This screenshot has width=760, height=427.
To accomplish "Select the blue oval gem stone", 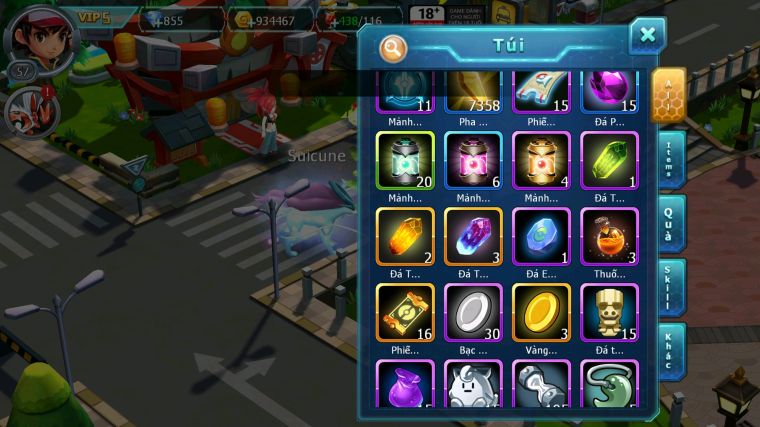I will click(x=542, y=236).
